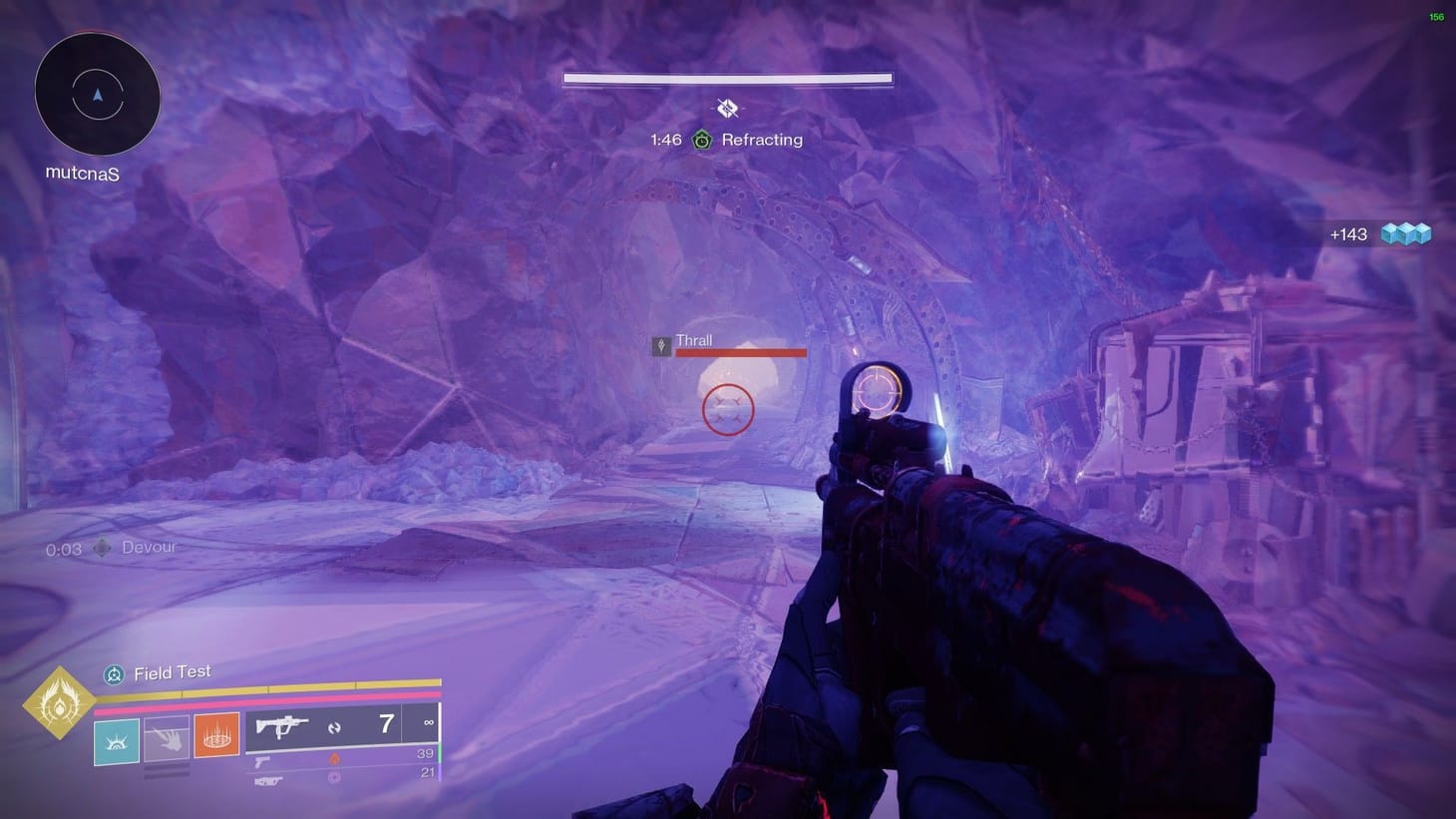Viewport: 1456px width, 819px height.
Task: Select the sidearm weapon icon
Action: [x=264, y=763]
